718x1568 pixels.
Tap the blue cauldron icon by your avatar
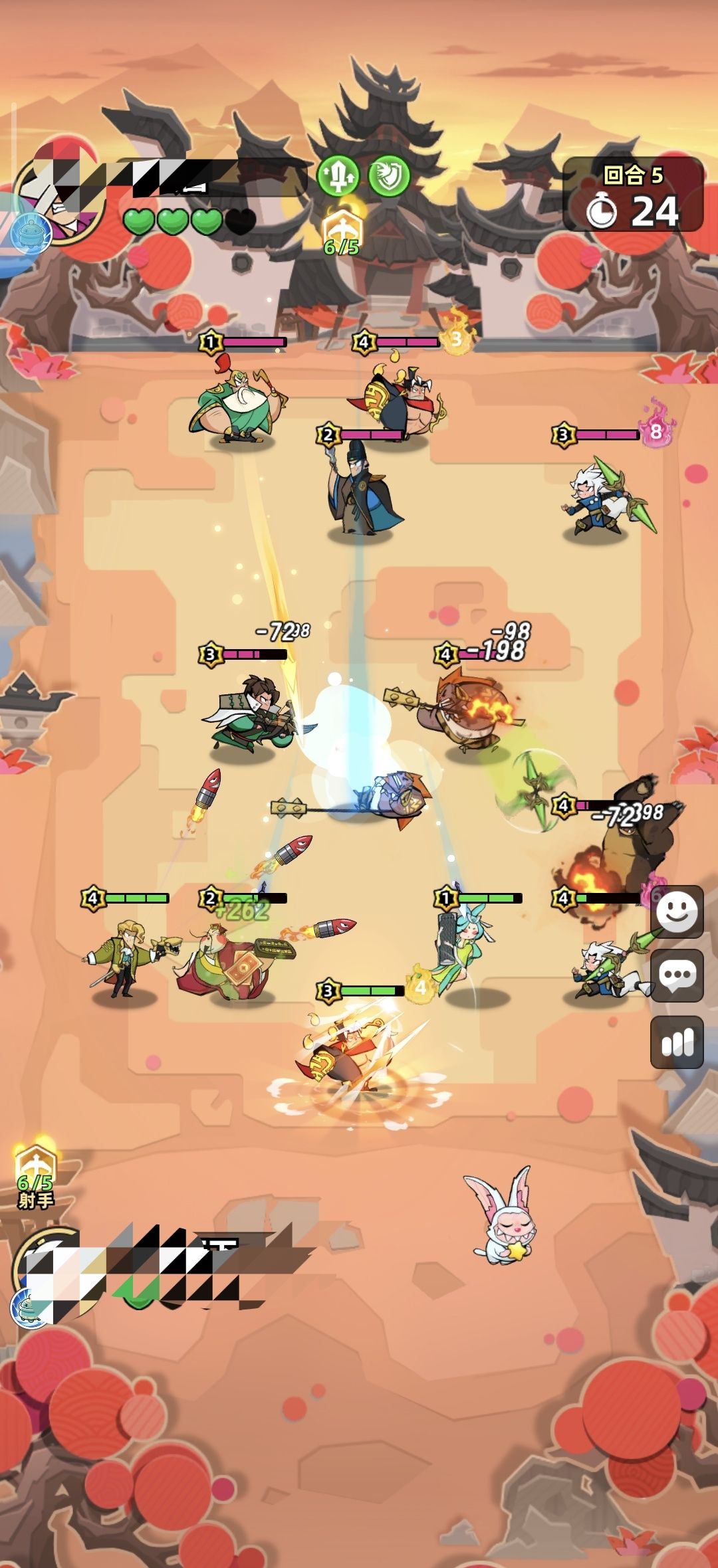point(29,1308)
